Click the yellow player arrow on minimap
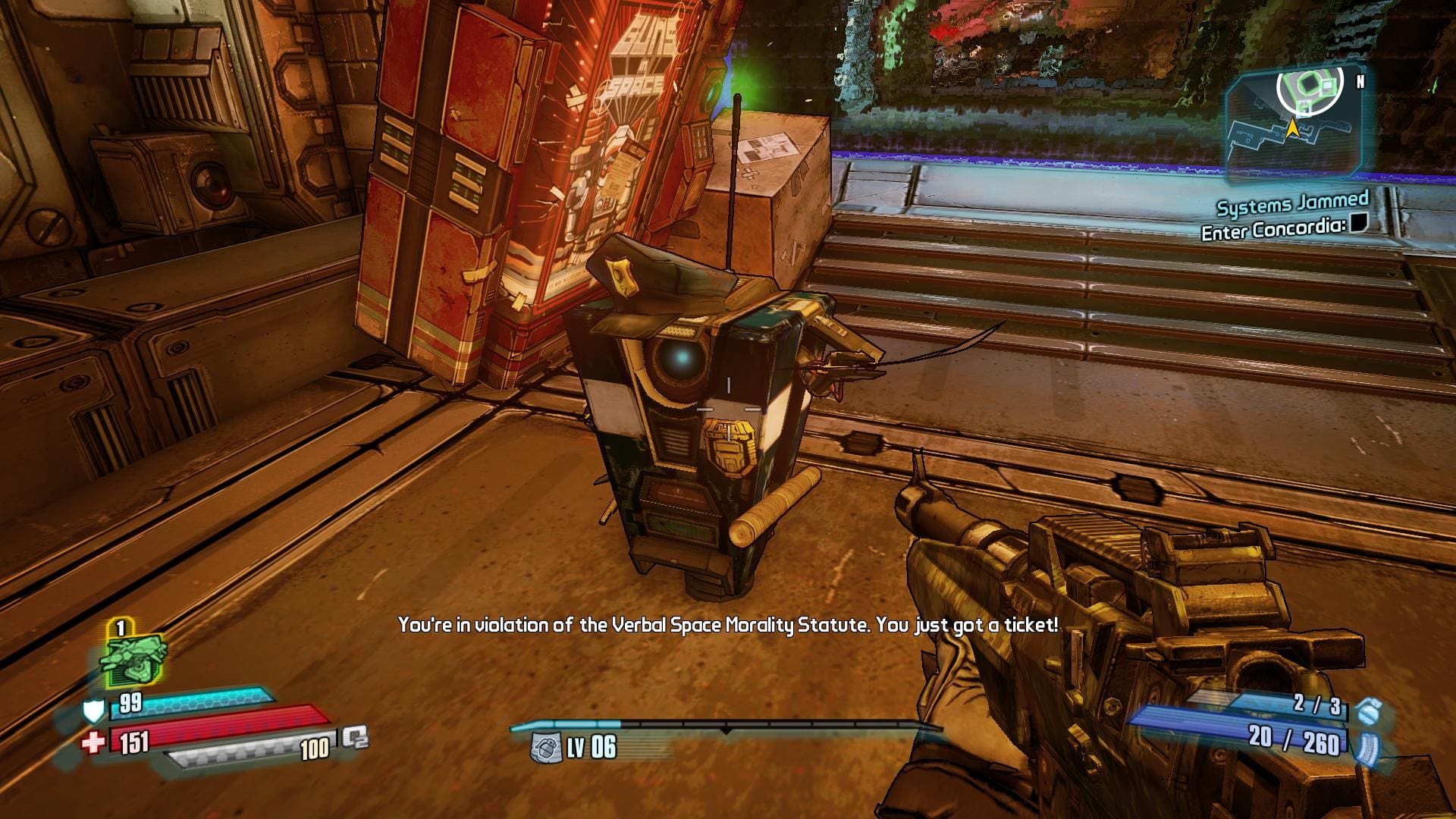Screen dimensions: 1456x819 click(1292, 130)
